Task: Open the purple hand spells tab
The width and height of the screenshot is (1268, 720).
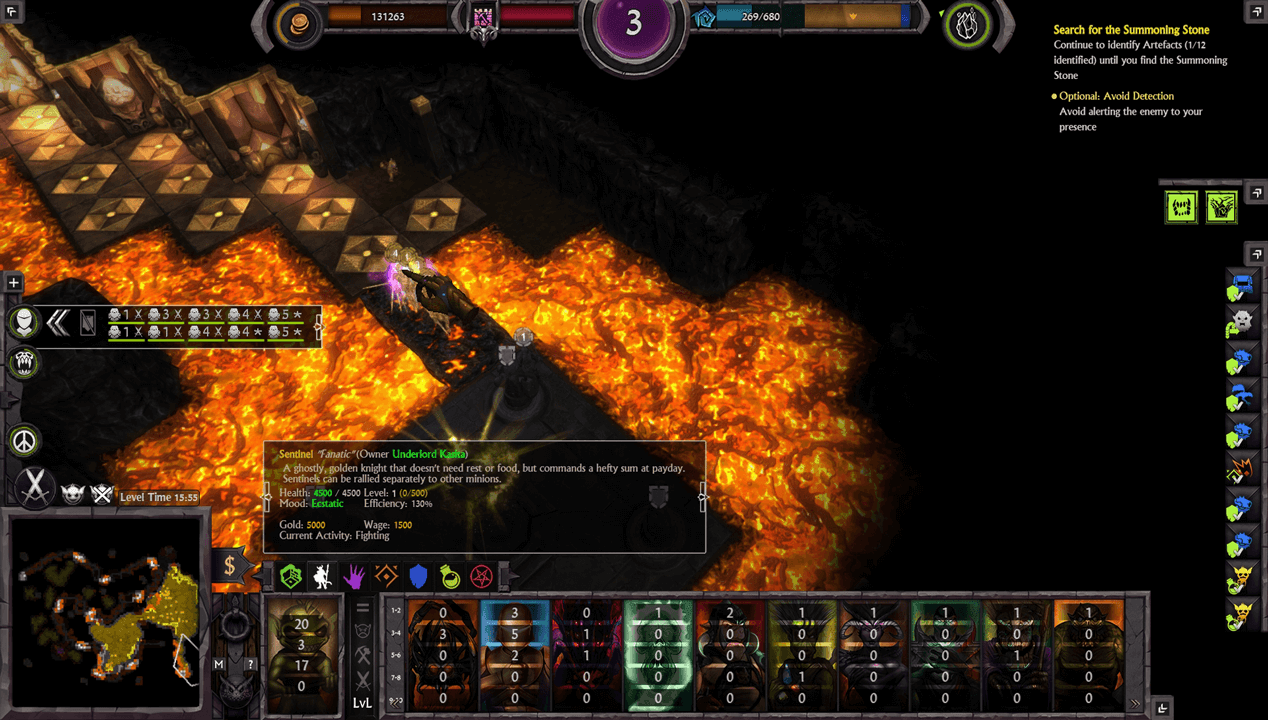Action: click(355, 575)
